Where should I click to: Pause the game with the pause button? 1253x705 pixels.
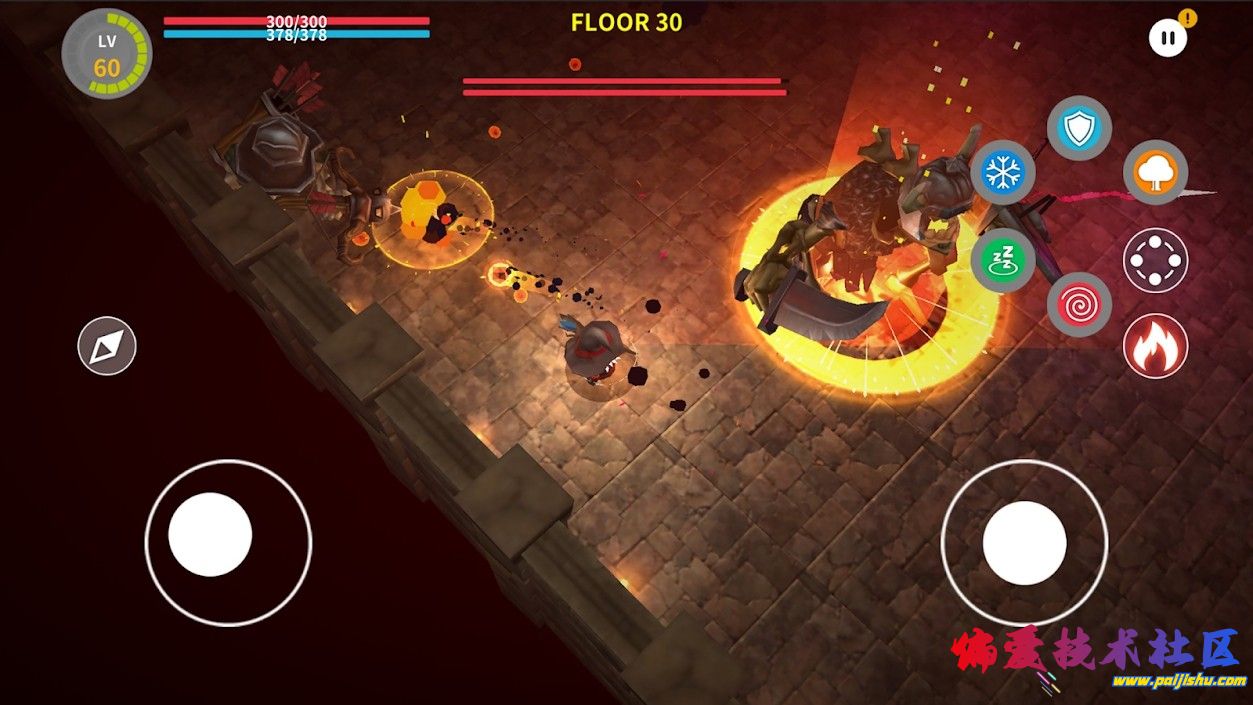pyautogui.click(x=1167, y=39)
